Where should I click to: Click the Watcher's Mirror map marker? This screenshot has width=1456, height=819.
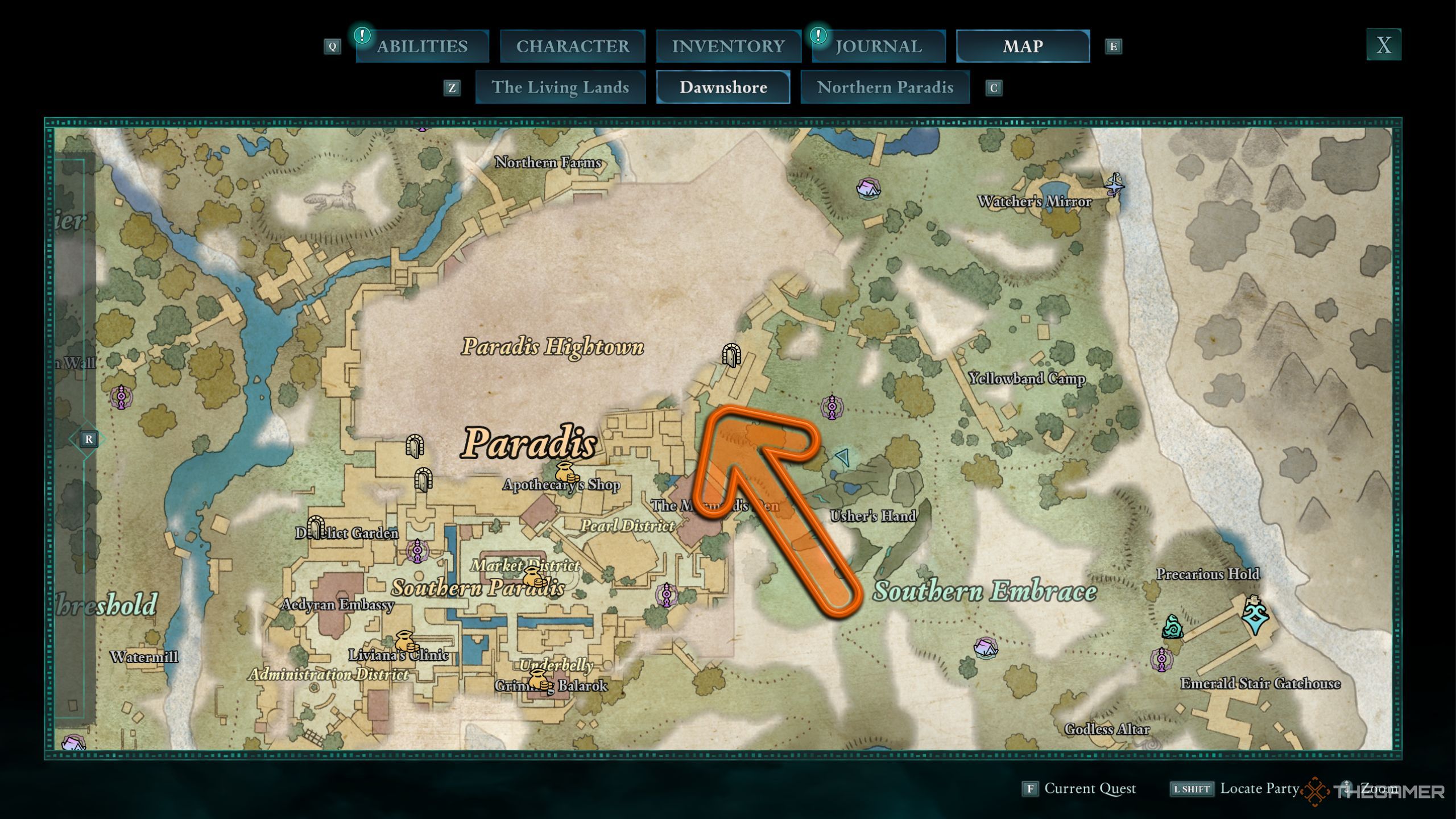[1114, 184]
